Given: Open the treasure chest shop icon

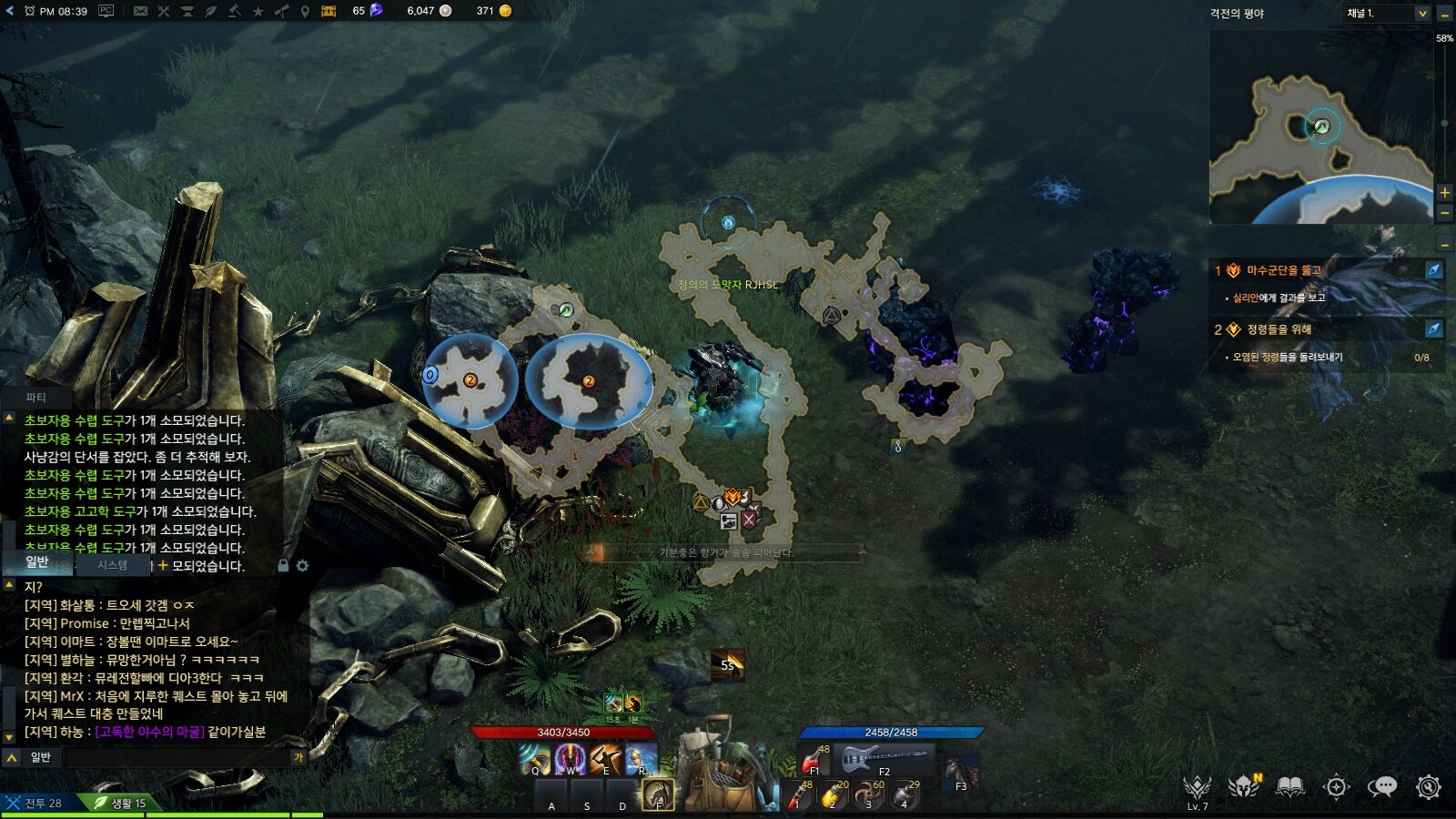Looking at the screenshot, I should (329, 11).
